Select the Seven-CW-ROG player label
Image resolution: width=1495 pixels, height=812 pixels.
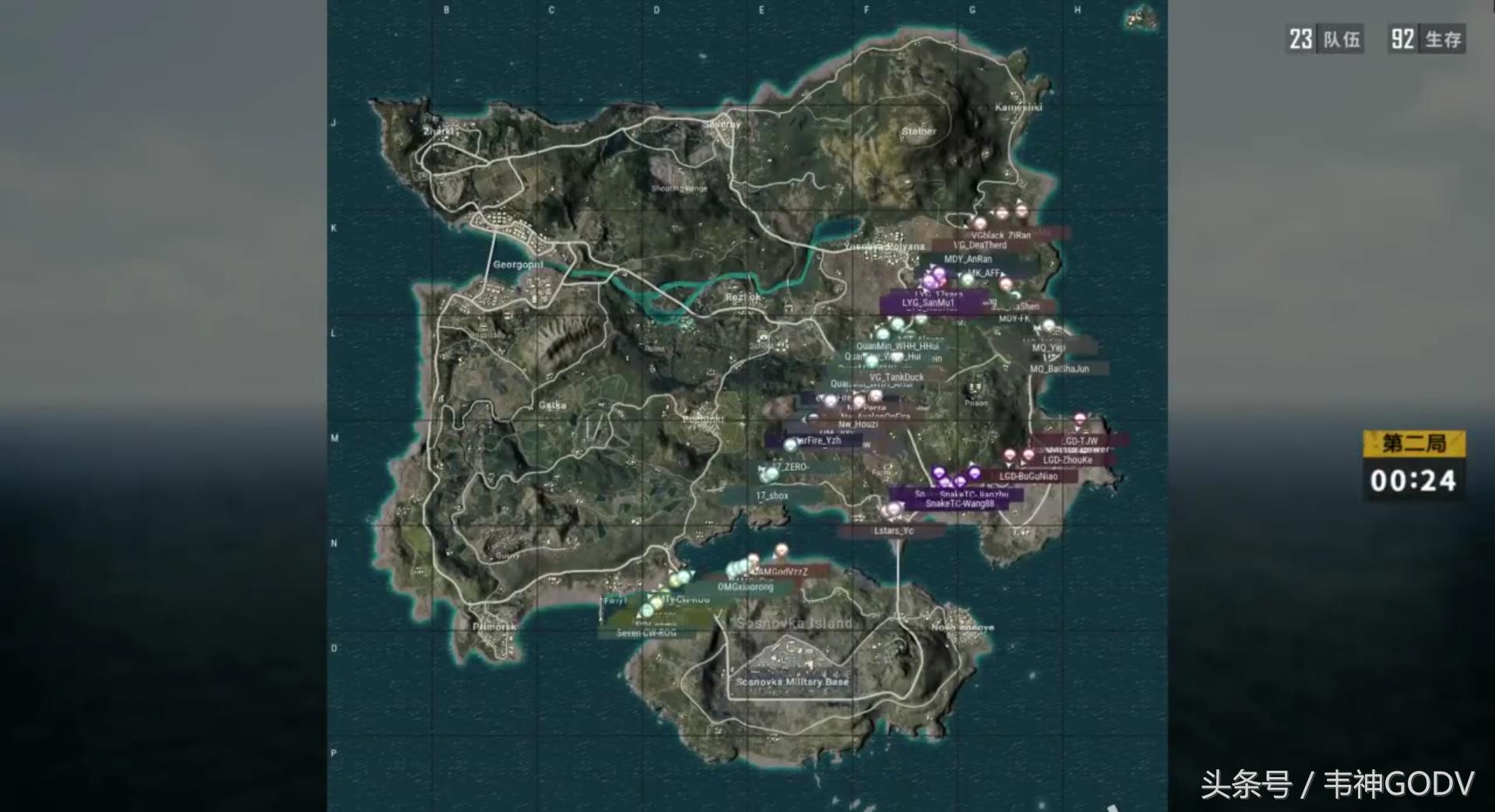[x=646, y=633]
